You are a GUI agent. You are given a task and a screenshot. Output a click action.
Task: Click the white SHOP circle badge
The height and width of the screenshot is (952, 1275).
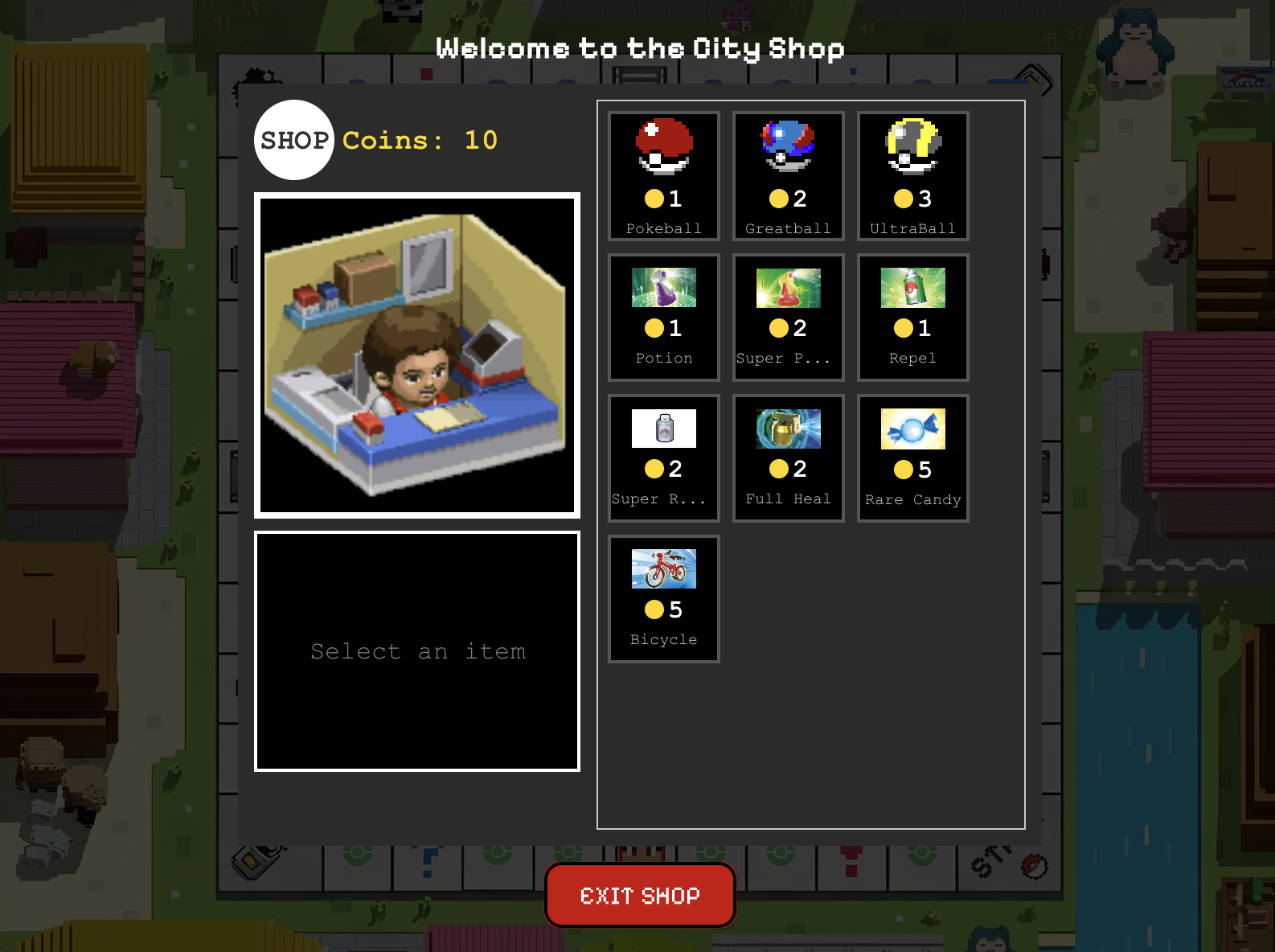point(294,139)
